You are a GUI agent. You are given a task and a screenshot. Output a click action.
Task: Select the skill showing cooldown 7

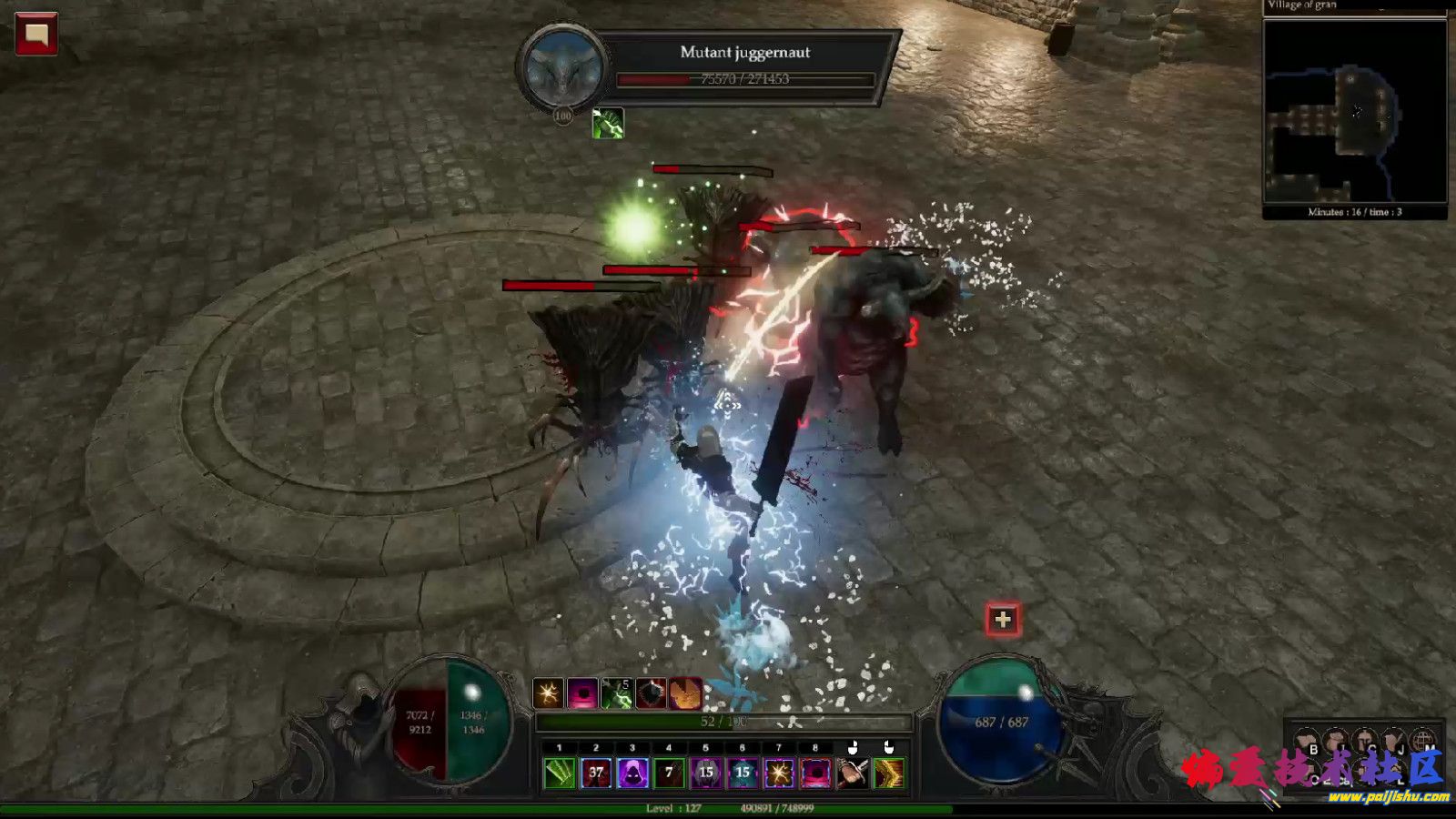point(669,773)
